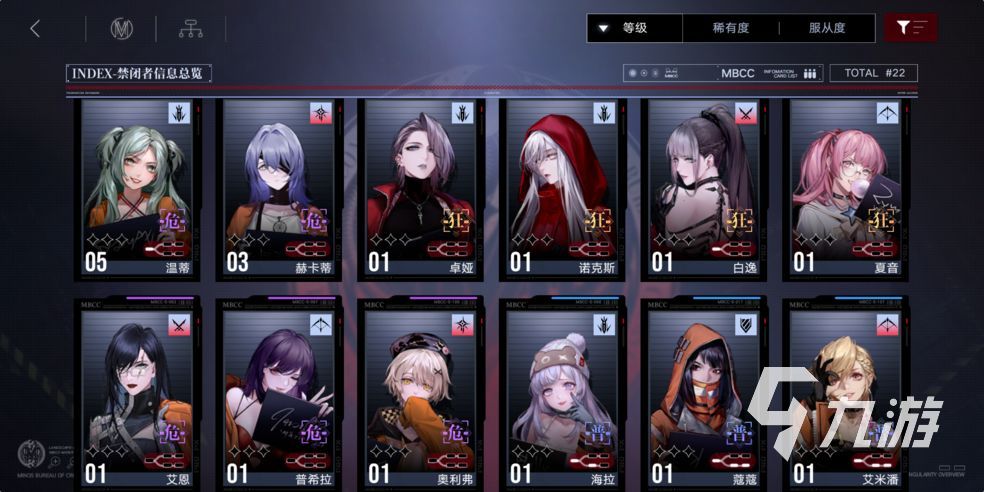Go back using the arrow button

pos(35,28)
